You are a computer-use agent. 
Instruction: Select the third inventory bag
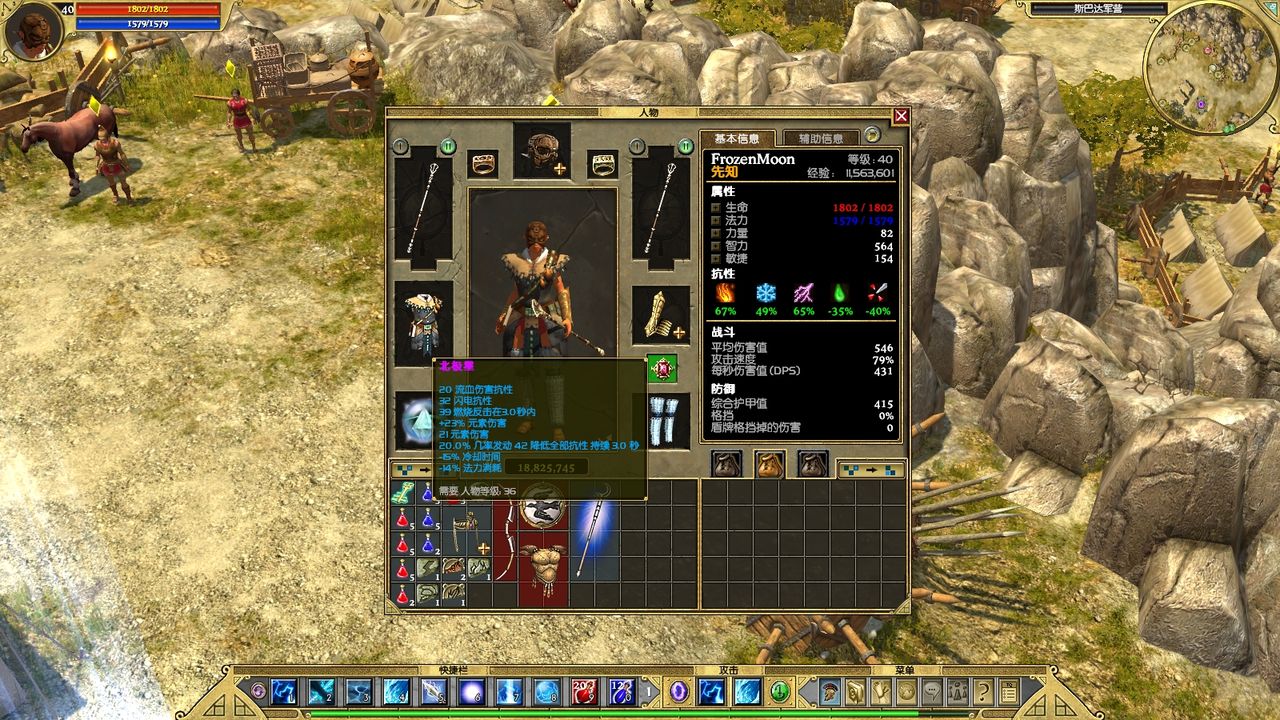click(812, 462)
